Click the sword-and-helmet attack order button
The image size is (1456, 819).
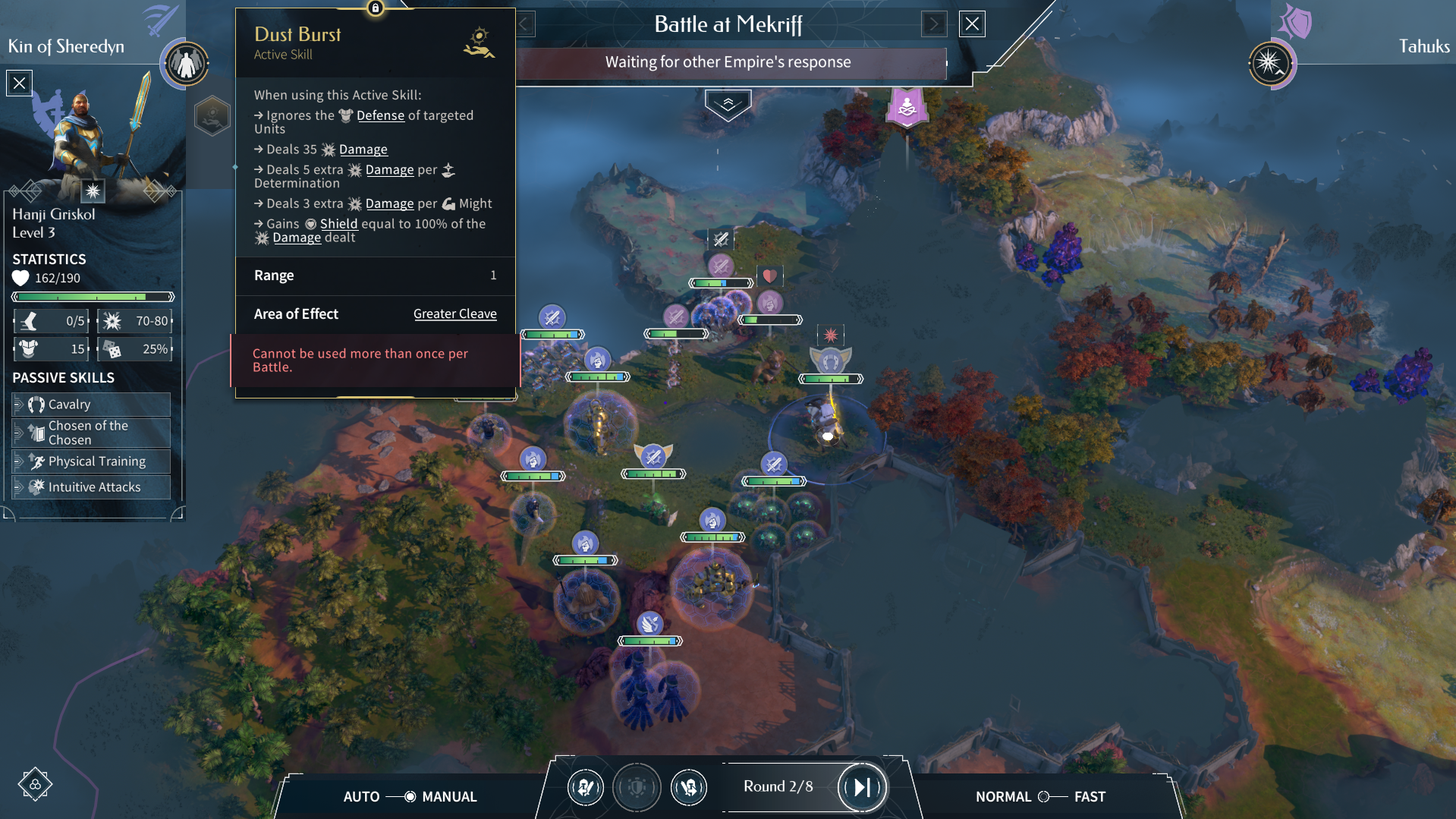point(586,787)
